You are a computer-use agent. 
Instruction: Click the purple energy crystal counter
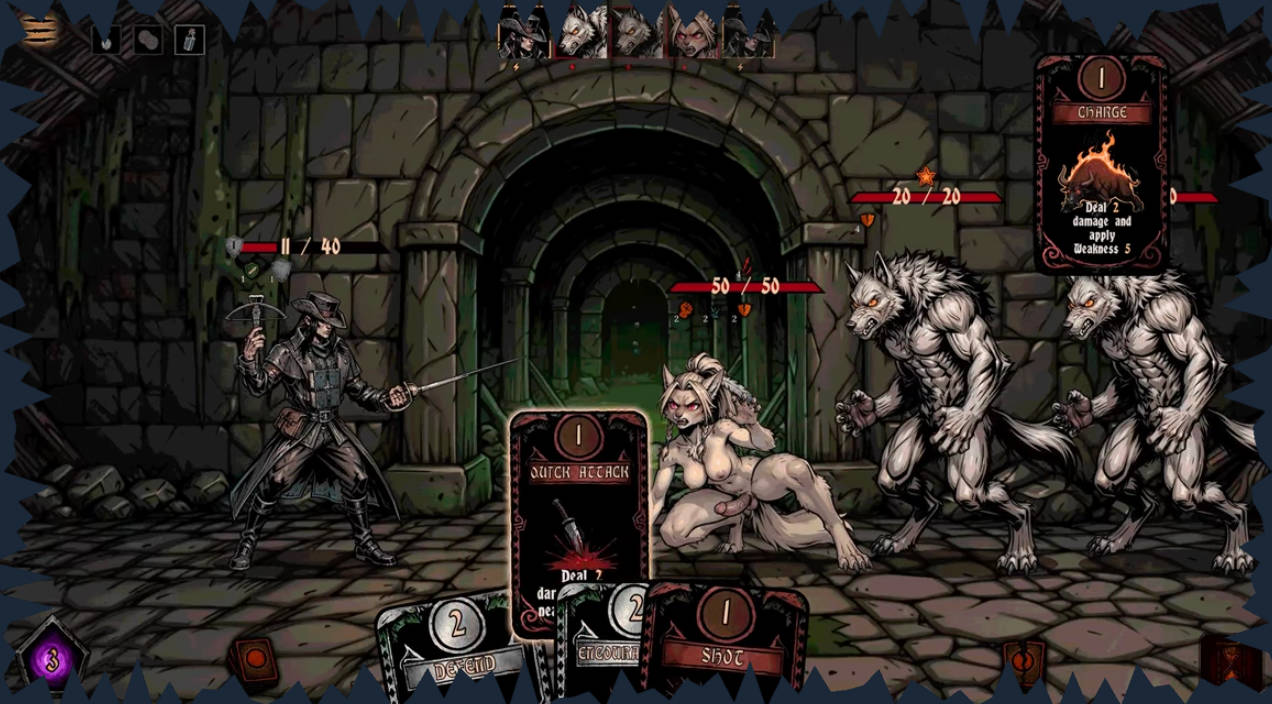pos(52,660)
